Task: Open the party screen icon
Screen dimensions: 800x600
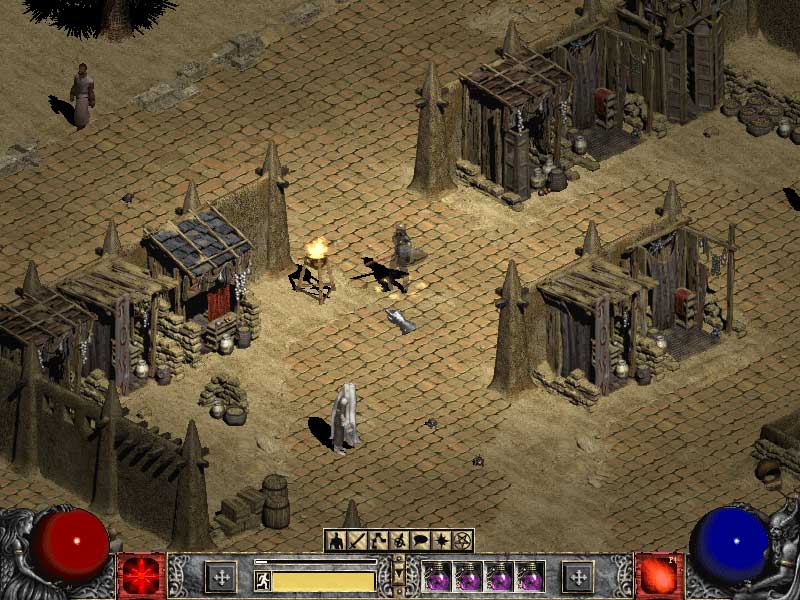Action: [398, 541]
